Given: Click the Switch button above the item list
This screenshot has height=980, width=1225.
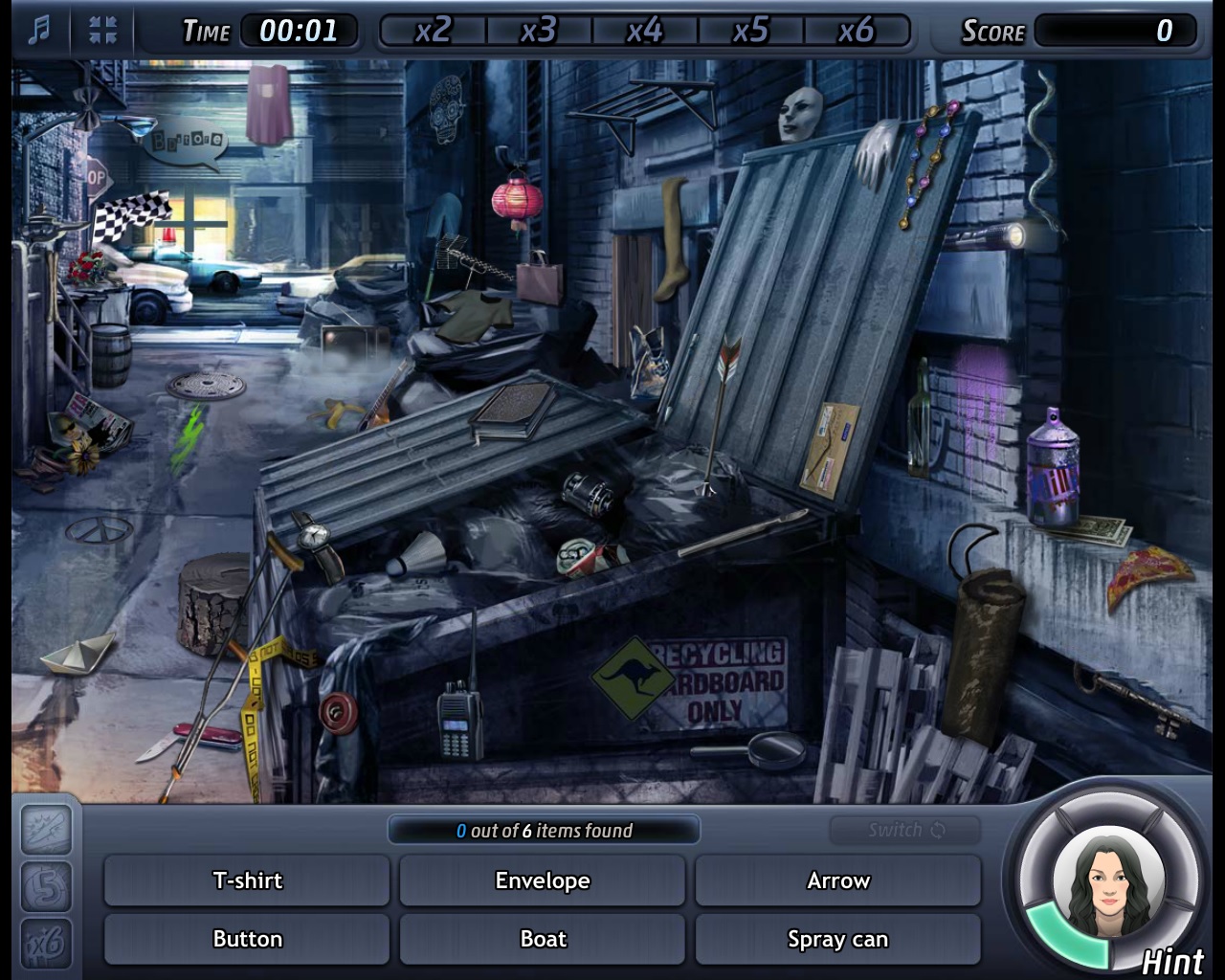Looking at the screenshot, I should (905, 830).
